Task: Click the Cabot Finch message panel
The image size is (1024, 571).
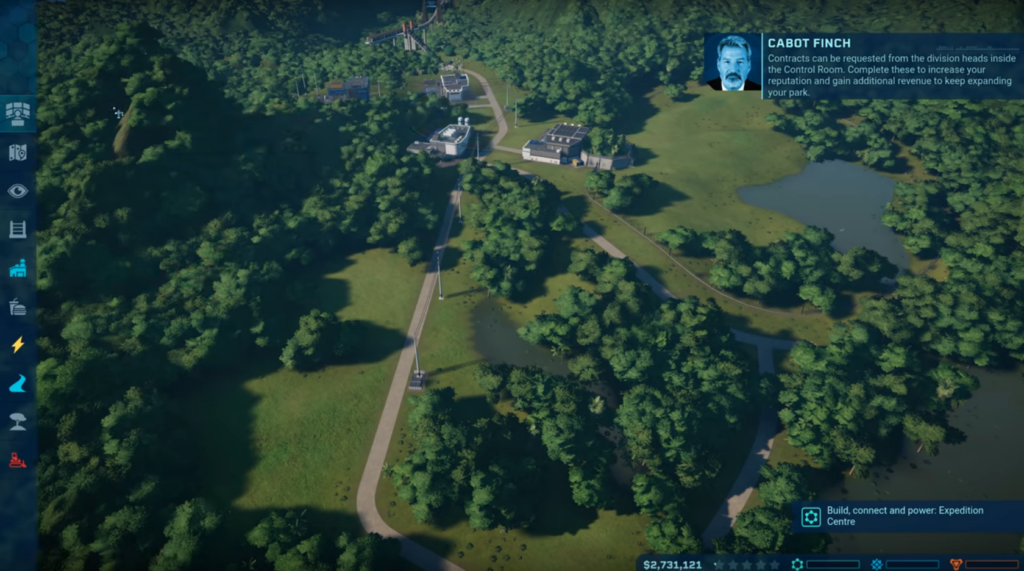Action: pyautogui.click(x=888, y=66)
